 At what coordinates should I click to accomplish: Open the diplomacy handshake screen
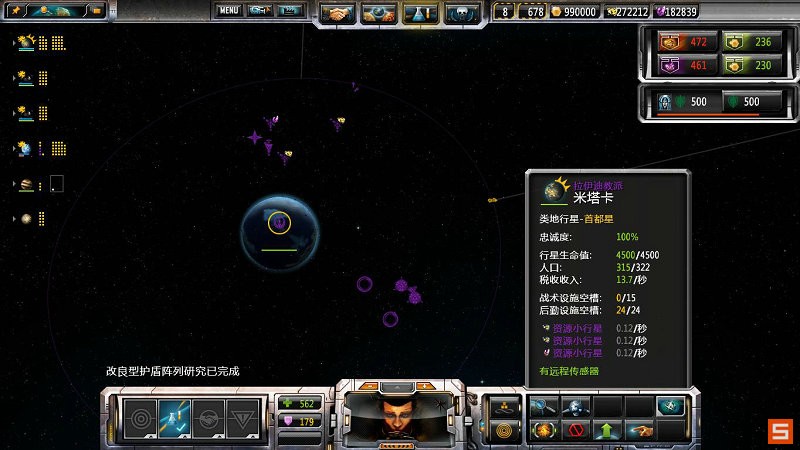(337, 14)
